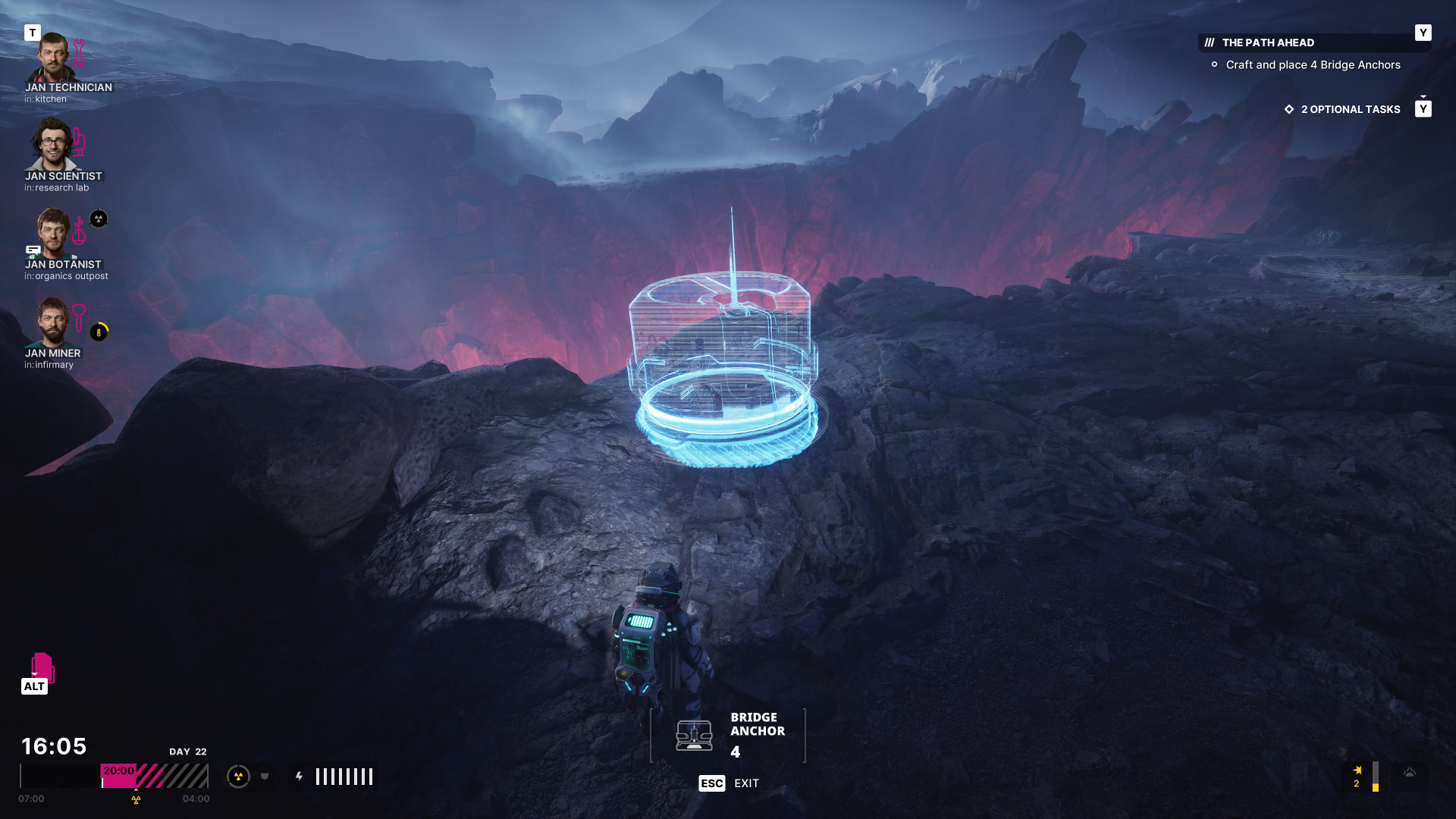Pick Jan Miner's portrait
Screen dimensions: 1456x819
pos(53,322)
